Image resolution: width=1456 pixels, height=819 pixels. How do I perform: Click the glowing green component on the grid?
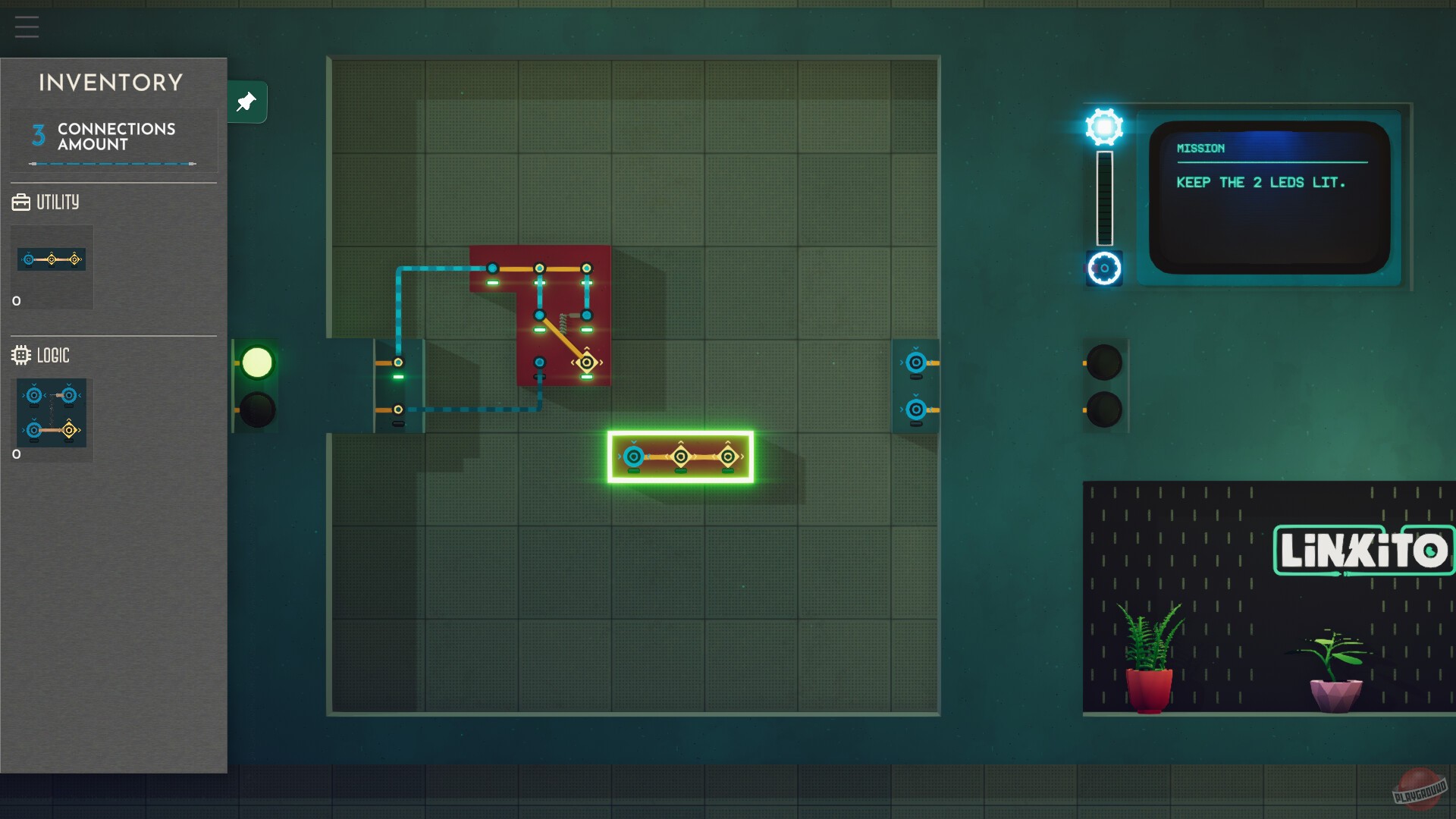679,456
